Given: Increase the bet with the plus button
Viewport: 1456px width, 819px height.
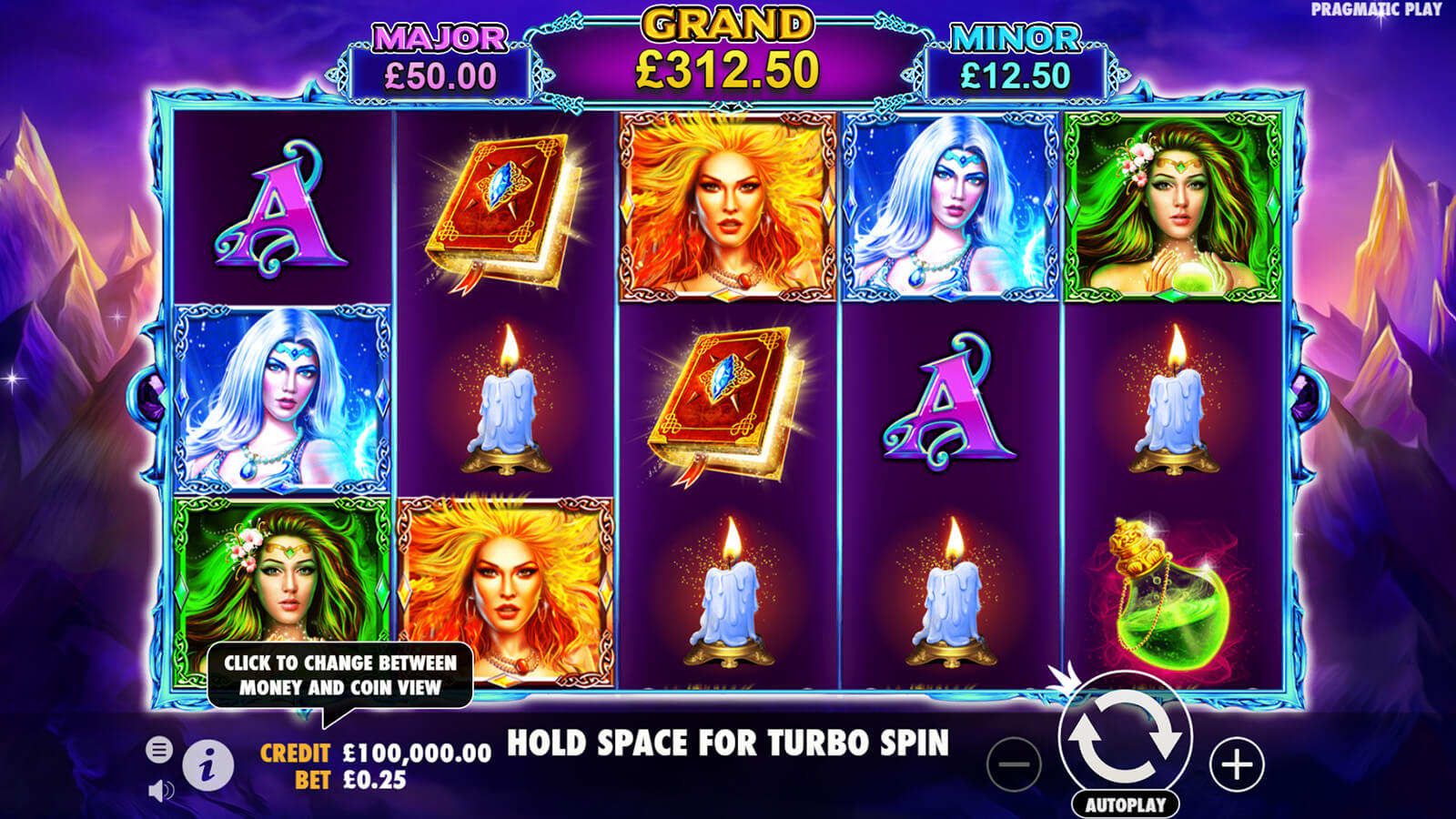Looking at the screenshot, I should pos(1237,764).
